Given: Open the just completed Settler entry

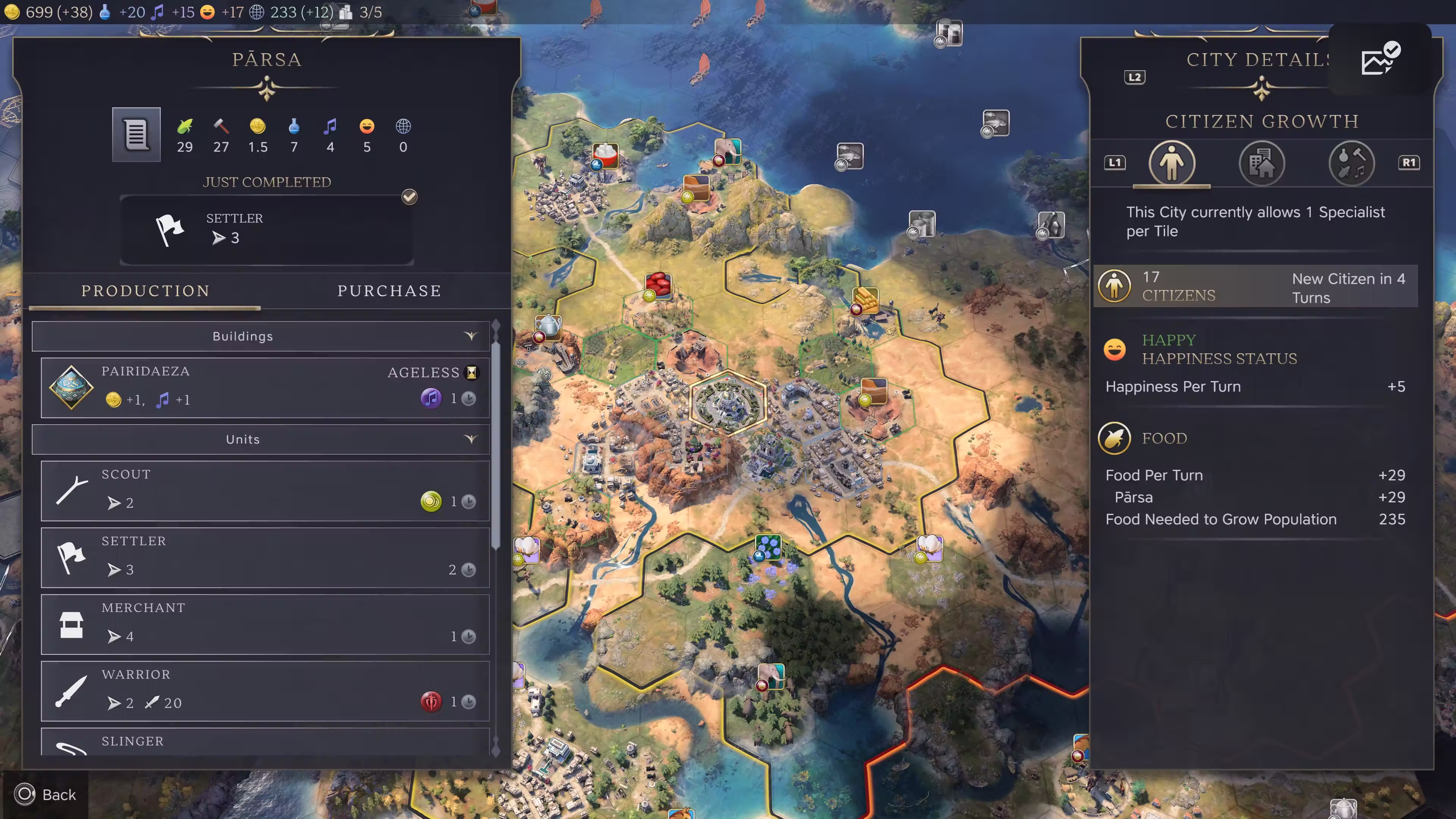Looking at the screenshot, I should [267, 229].
